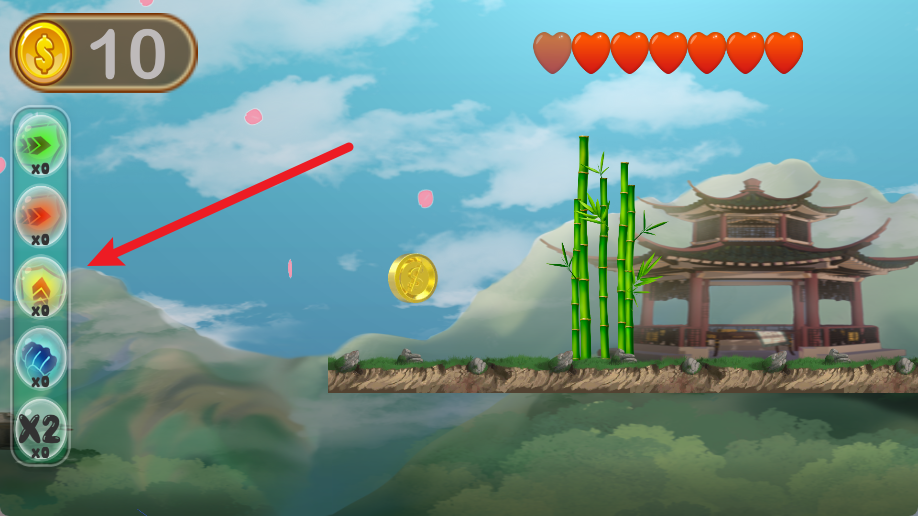The width and height of the screenshot is (918, 516).
Task: Activate the green arrows speed power-up
Action: point(40,142)
